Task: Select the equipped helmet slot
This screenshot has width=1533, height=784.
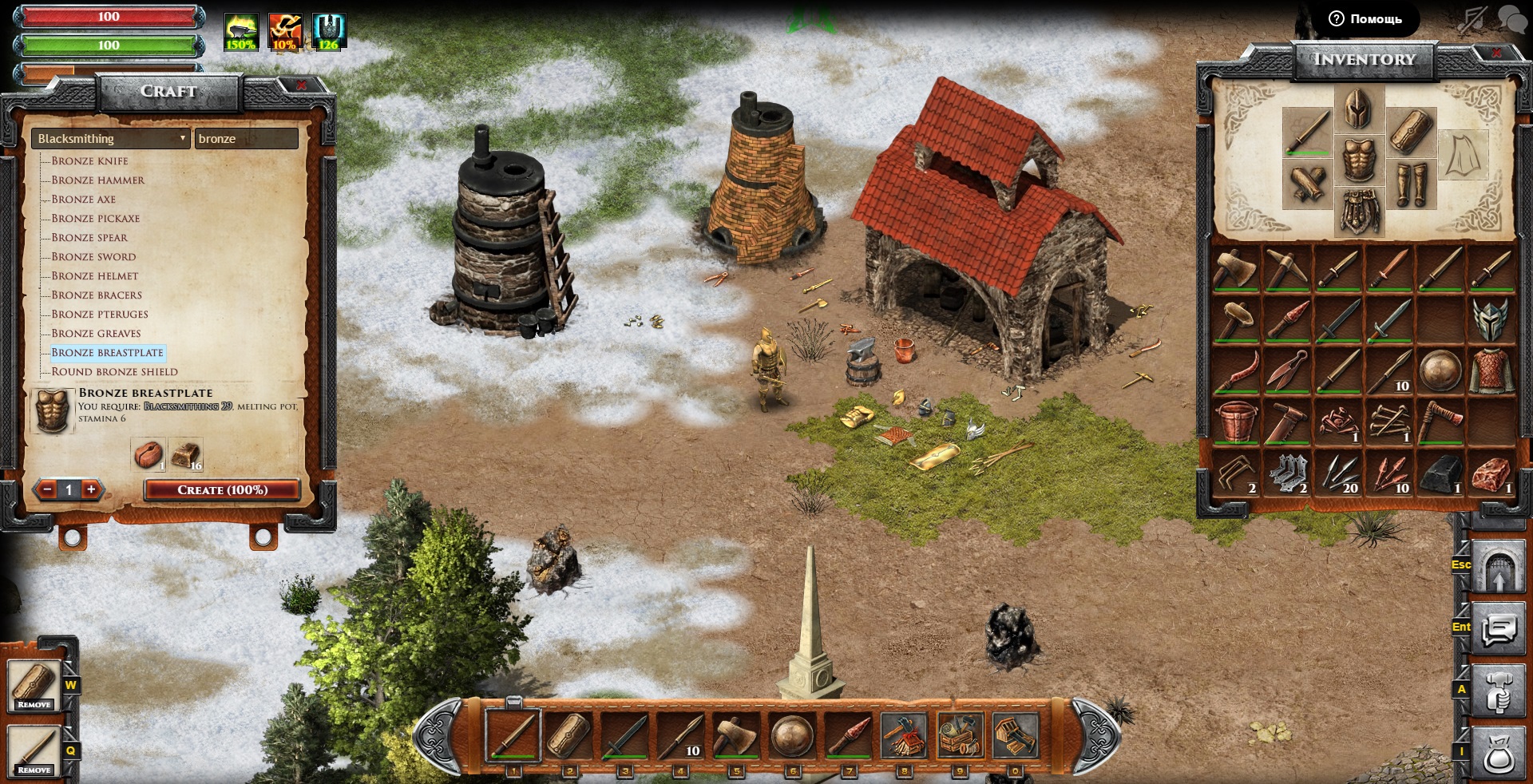Action: tap(1357, 109)
